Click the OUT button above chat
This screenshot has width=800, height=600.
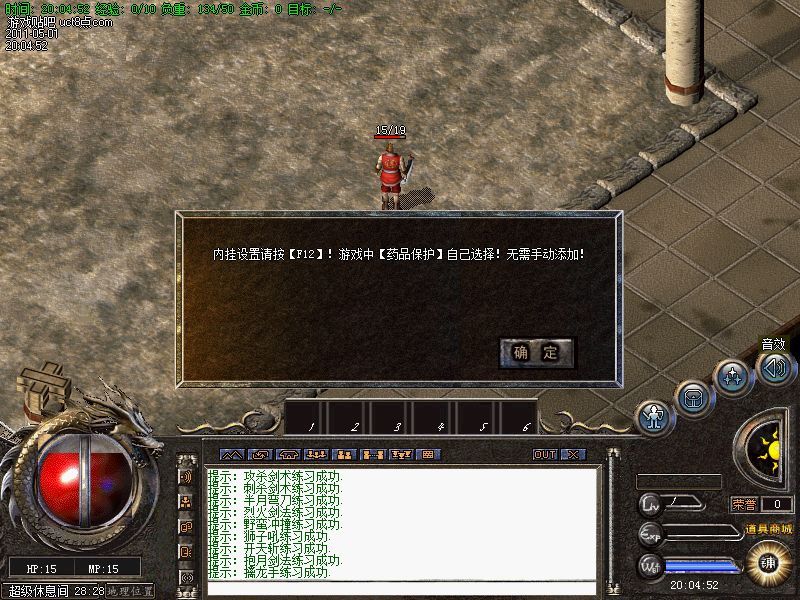click(545, 454)
